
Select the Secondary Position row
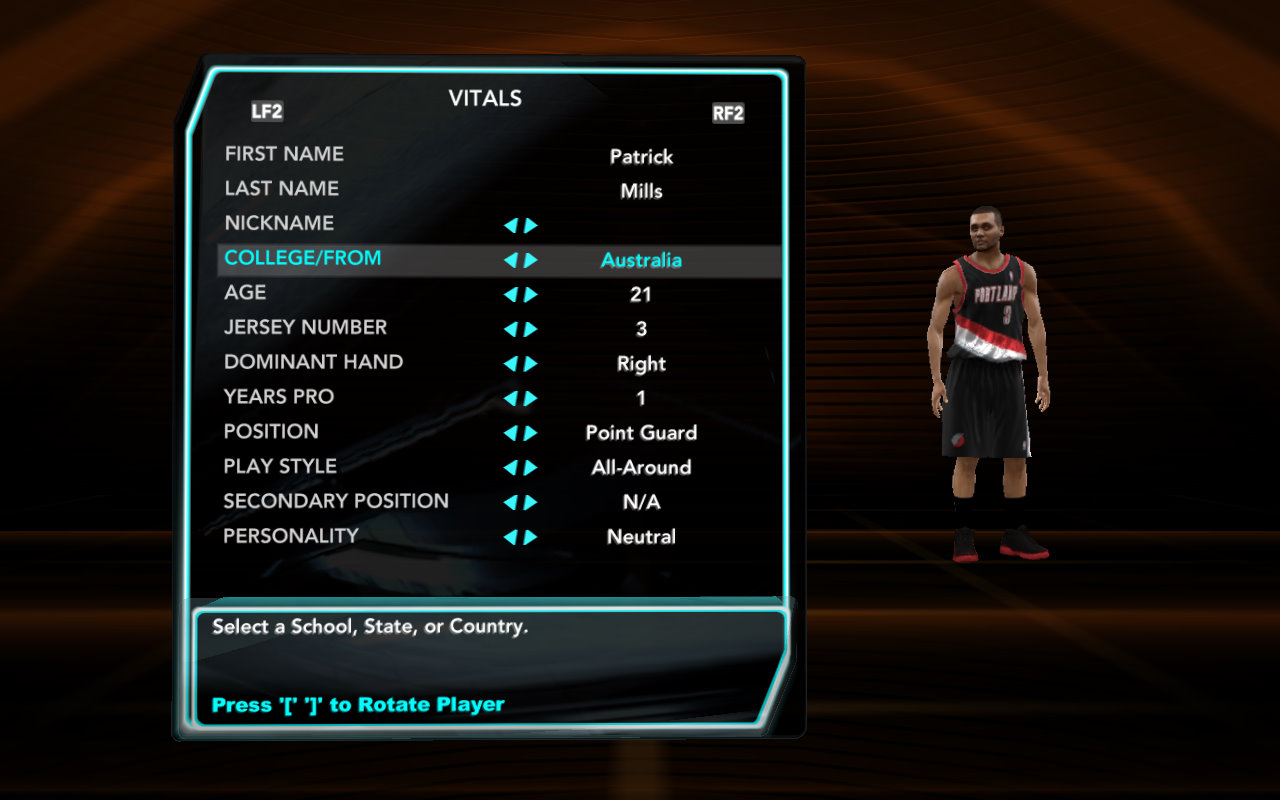[335, 501]
